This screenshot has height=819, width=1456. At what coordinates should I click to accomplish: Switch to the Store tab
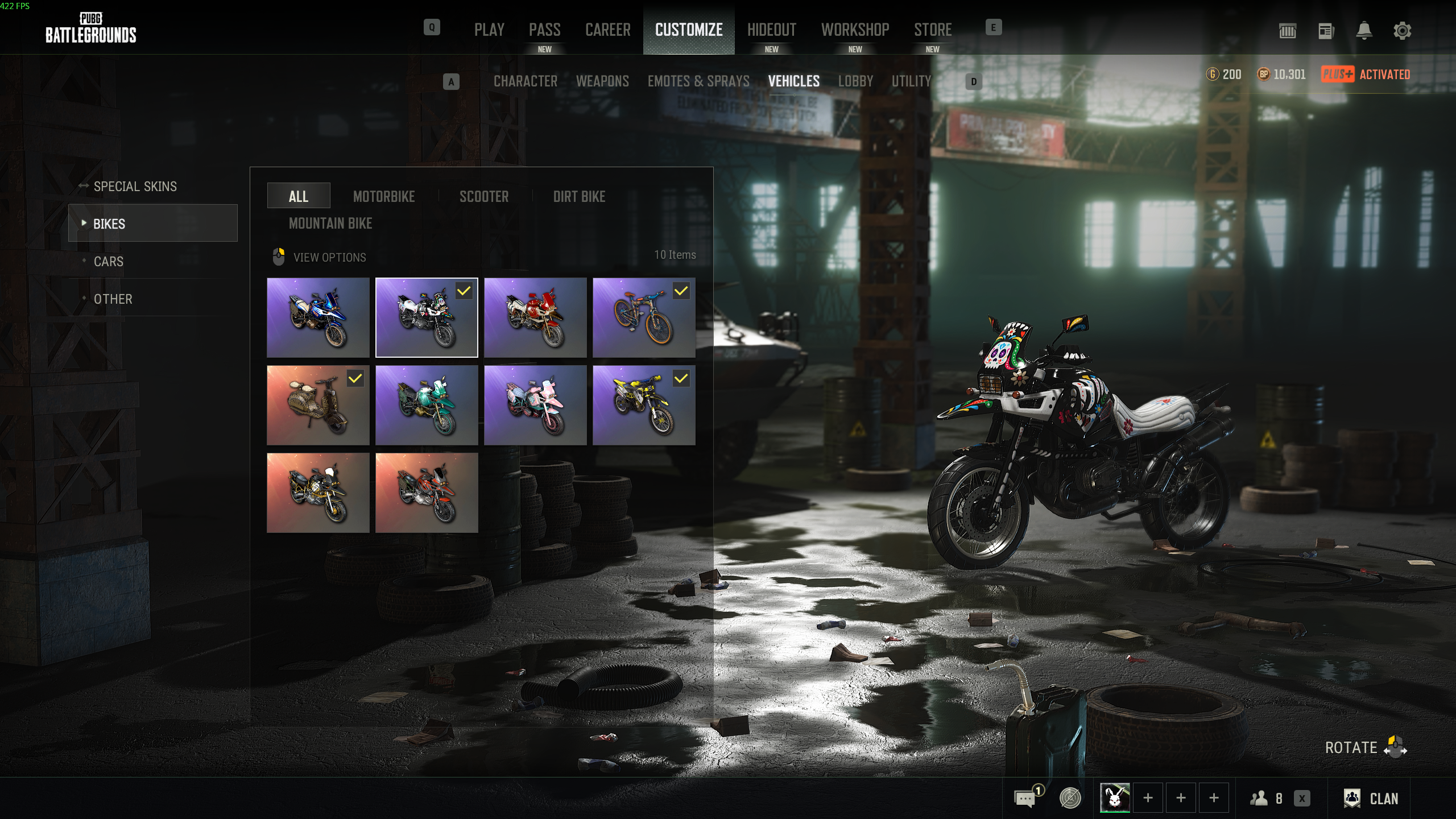pos(932,30)
